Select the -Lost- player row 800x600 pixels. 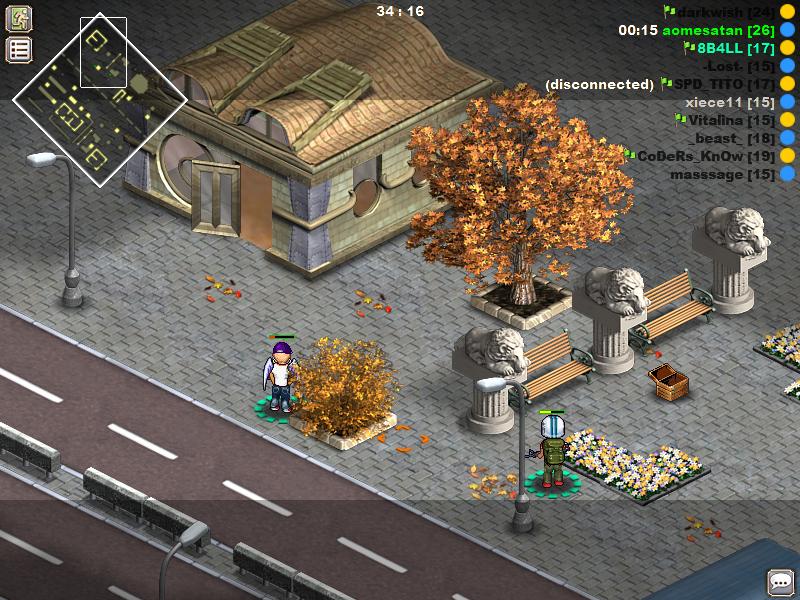(x=738, y=66)
